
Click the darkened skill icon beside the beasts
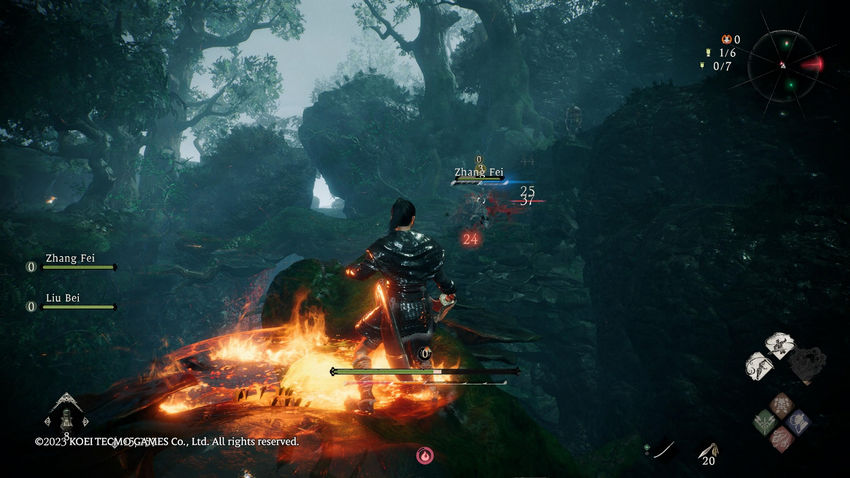(x=808, y=362)
